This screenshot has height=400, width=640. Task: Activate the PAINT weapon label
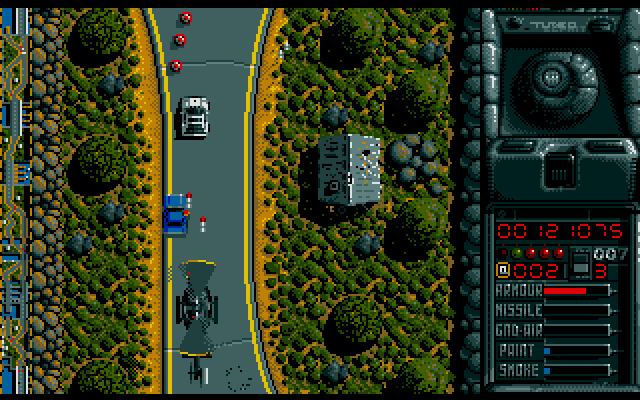517,350
